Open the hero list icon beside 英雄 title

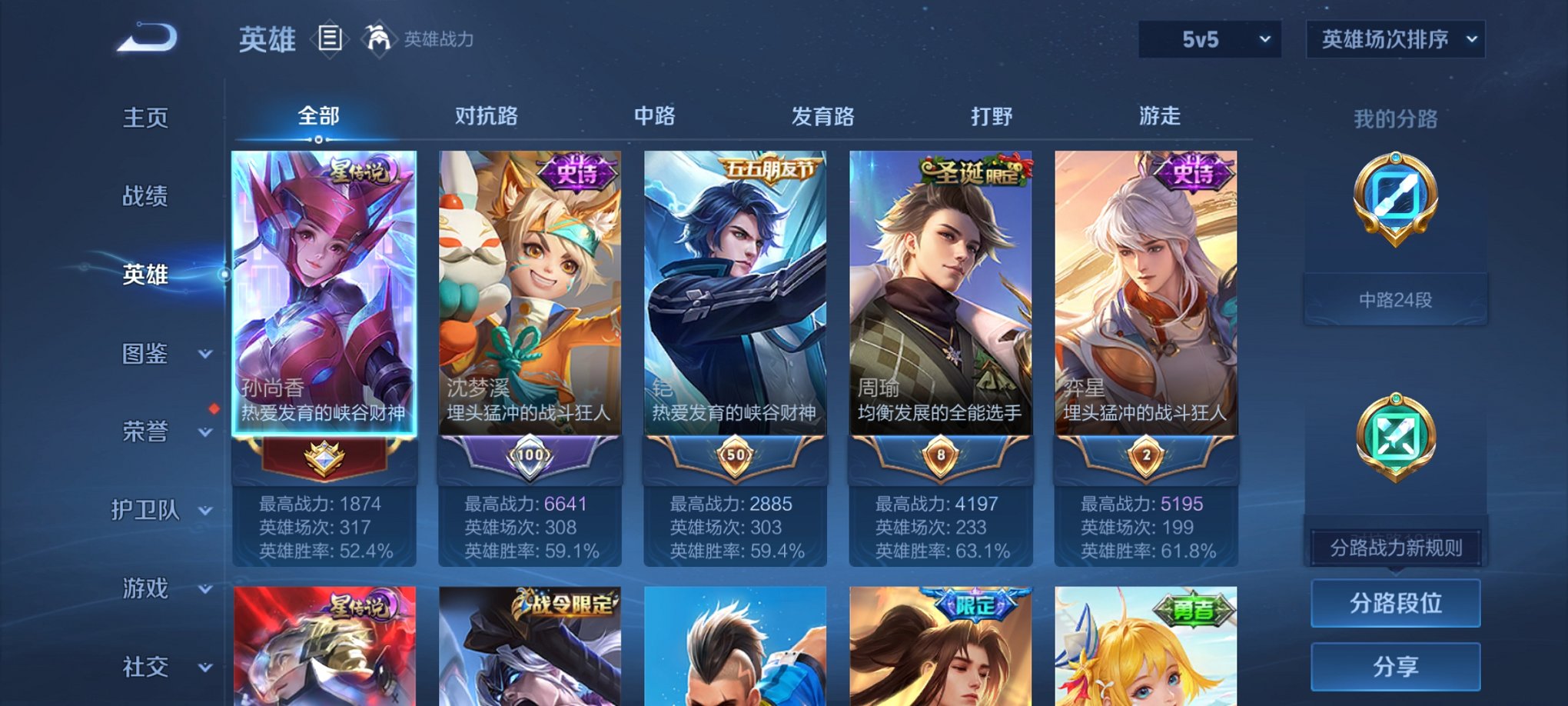point(331,38)
